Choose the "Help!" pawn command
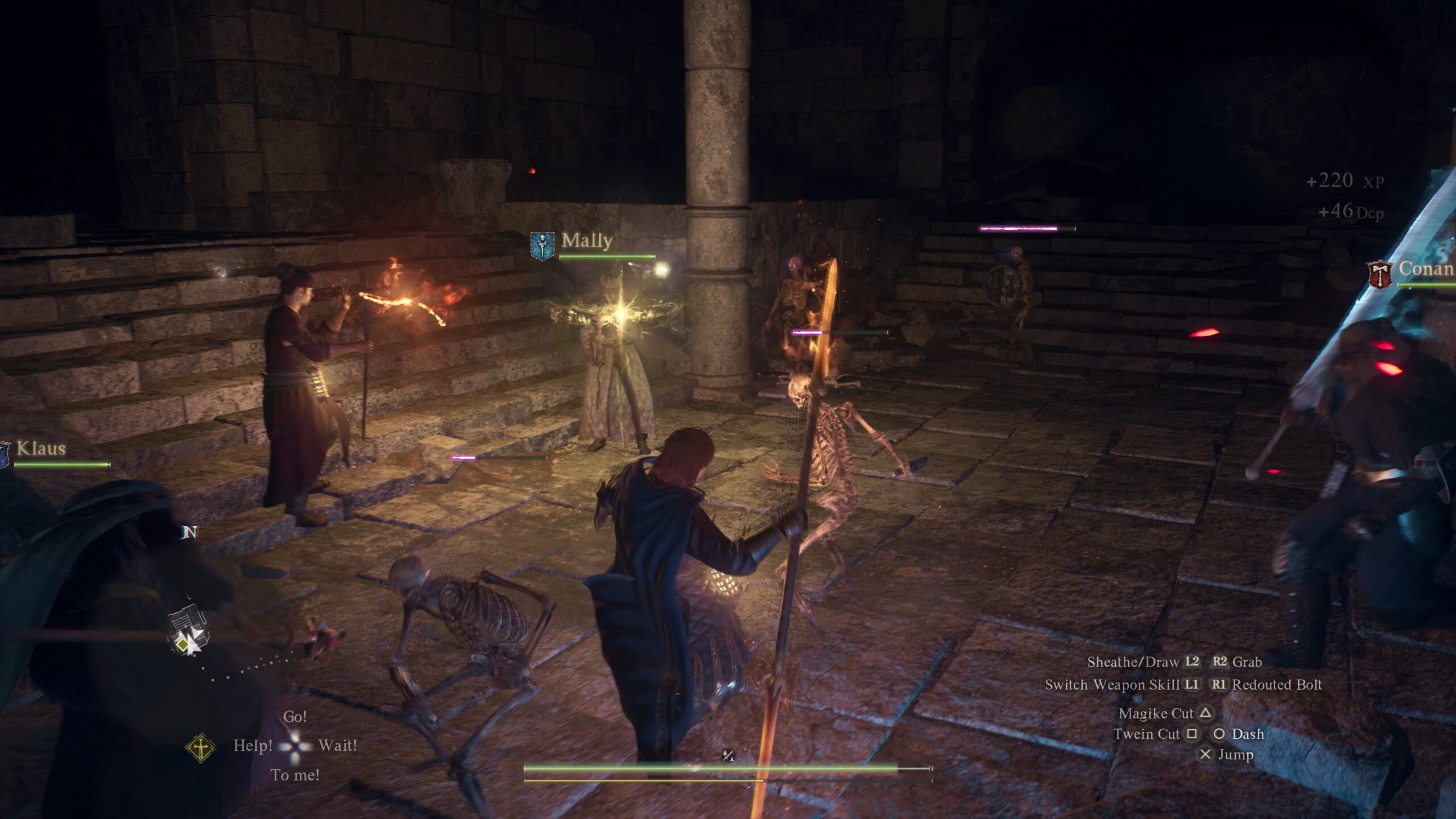This screenshot has height=819, width=1456. 253,745
